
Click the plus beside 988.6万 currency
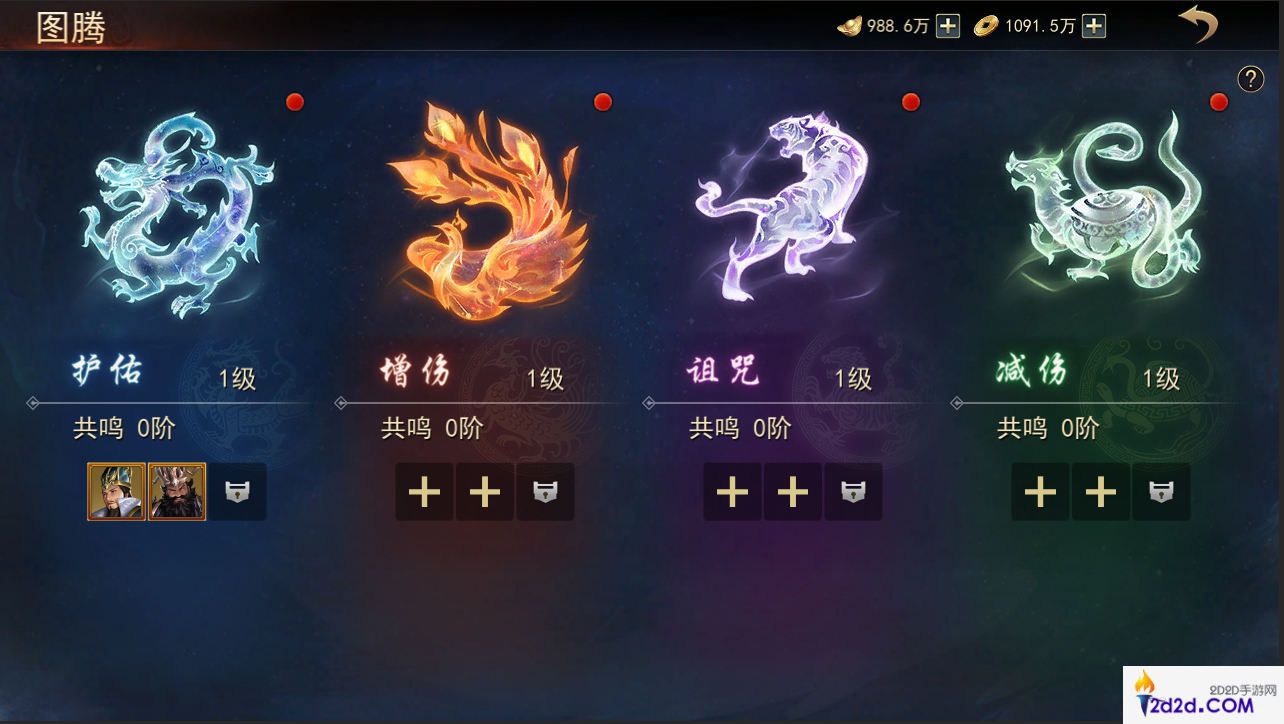coord(946,25)
